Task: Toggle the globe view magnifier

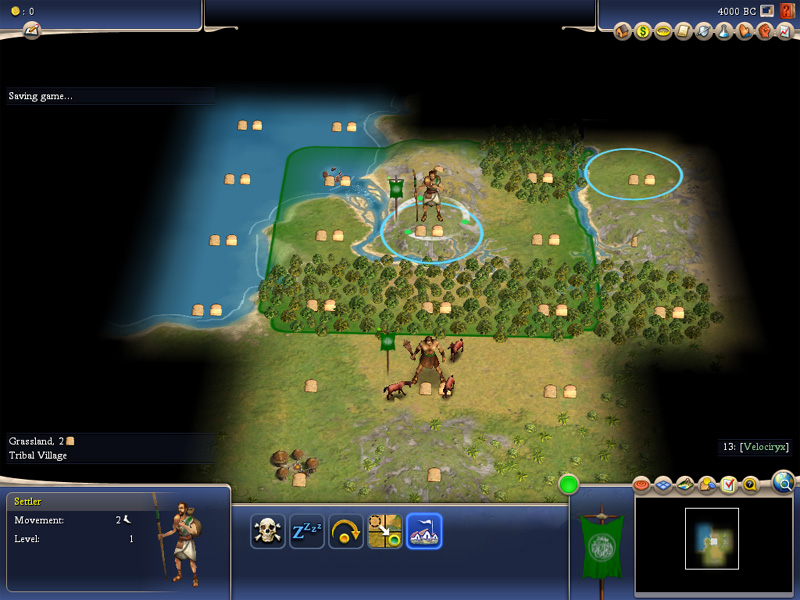Action: pyautogui.click(x=784, y=484)
